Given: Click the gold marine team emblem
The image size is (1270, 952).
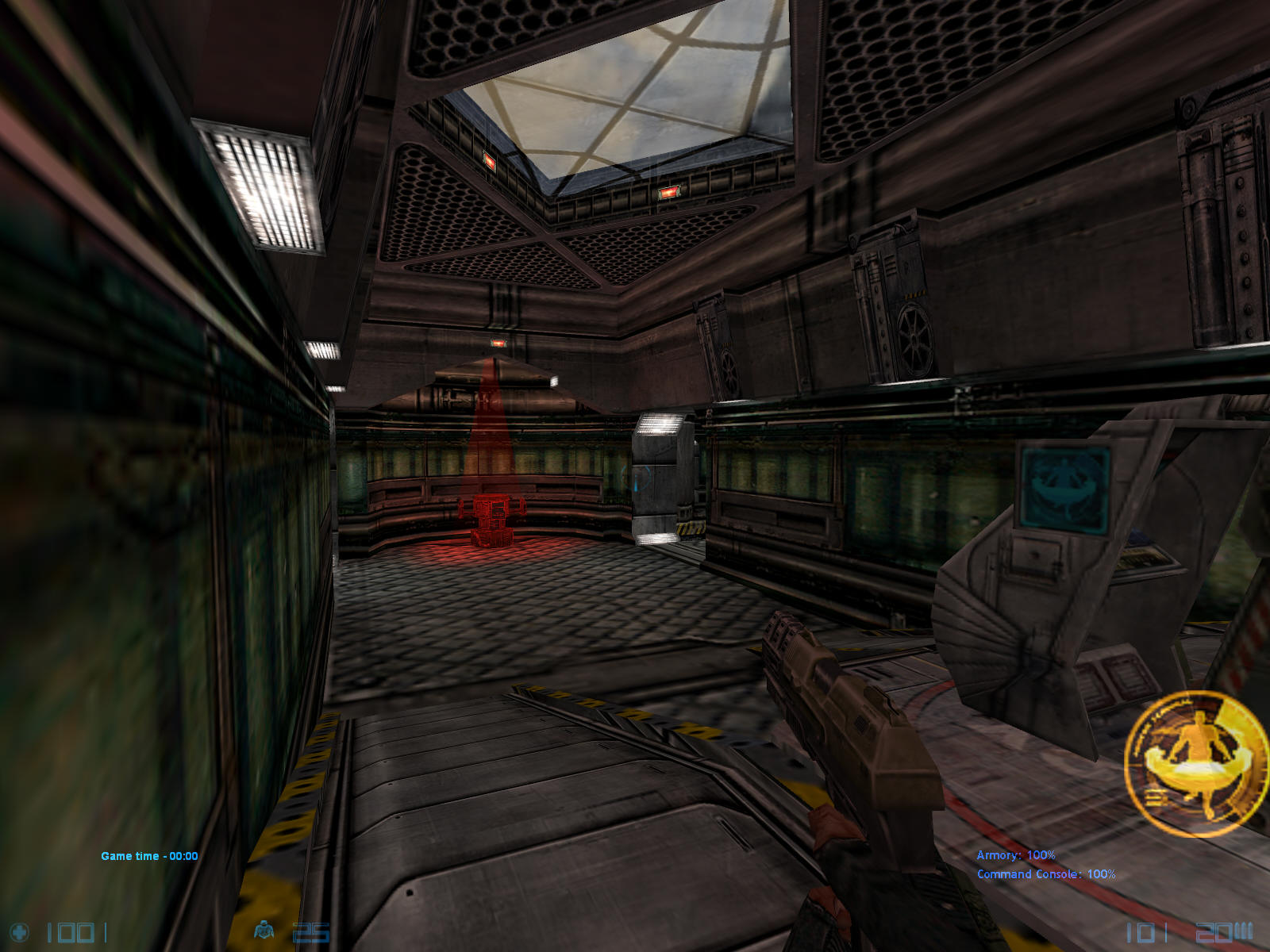Looking at the screenshot, I should pos(1197,763).
